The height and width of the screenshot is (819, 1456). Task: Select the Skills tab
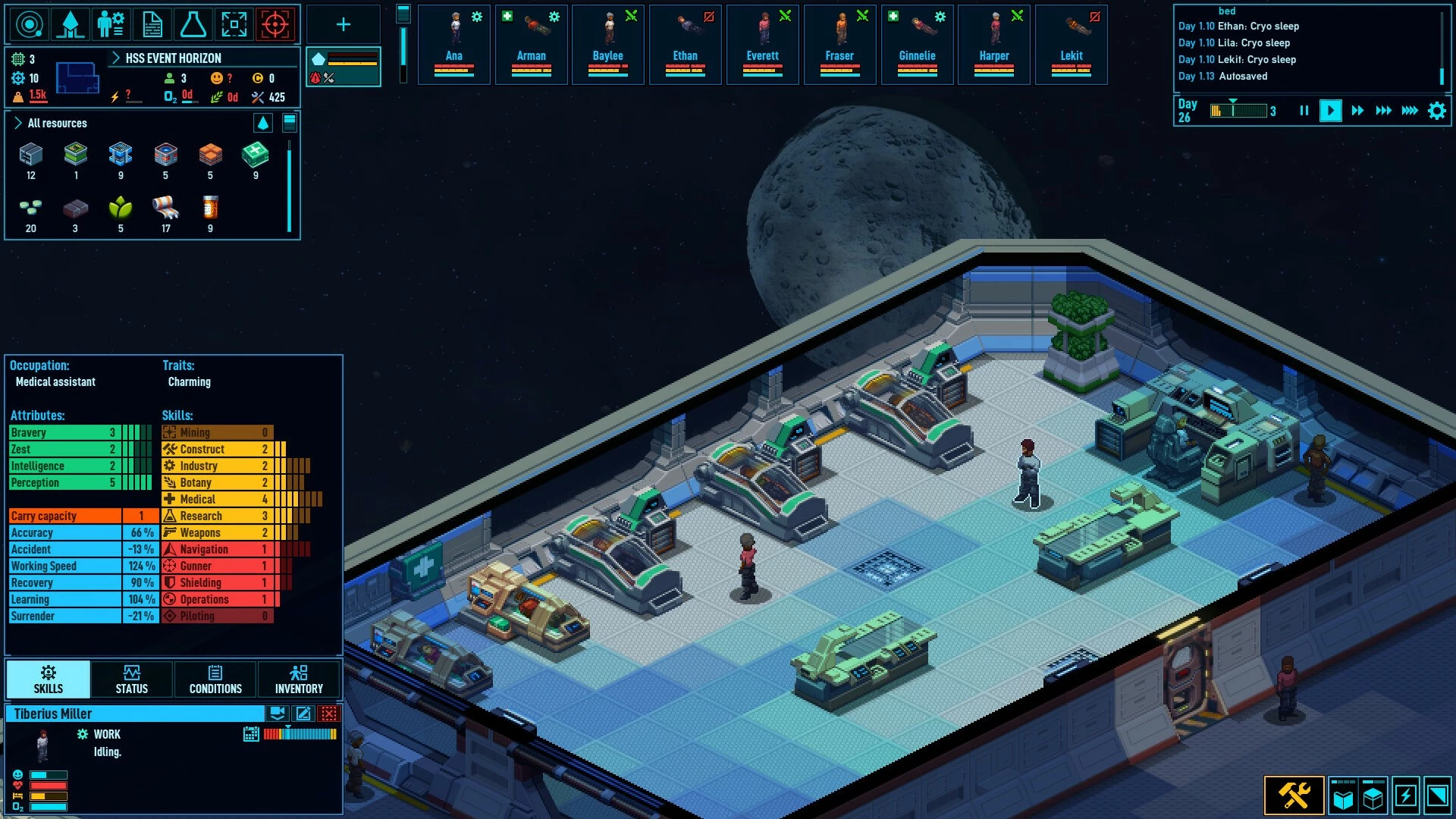click(x=49, y=679)
